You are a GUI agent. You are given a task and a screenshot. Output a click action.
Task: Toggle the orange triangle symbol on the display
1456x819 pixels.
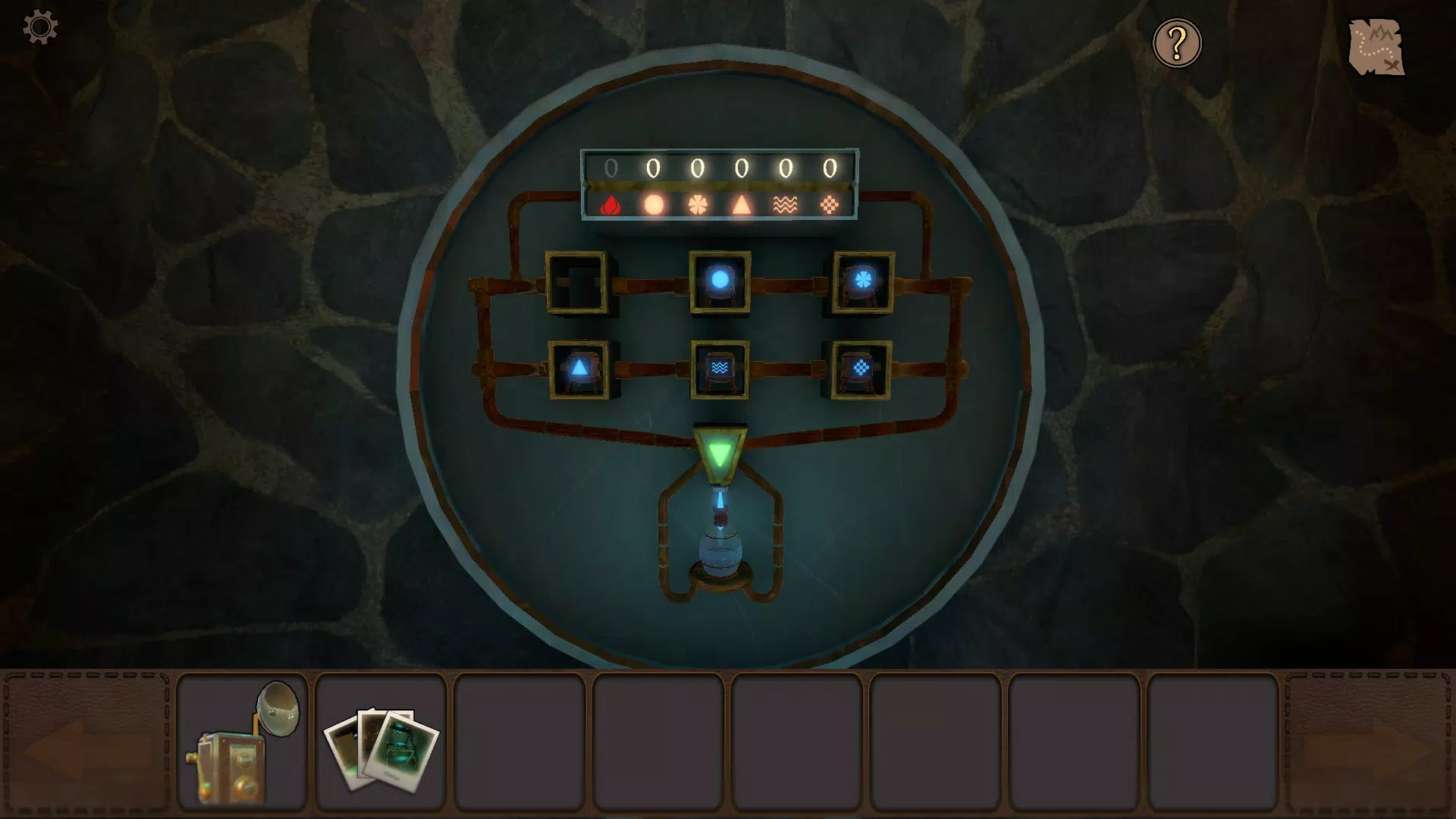point(742,205)
